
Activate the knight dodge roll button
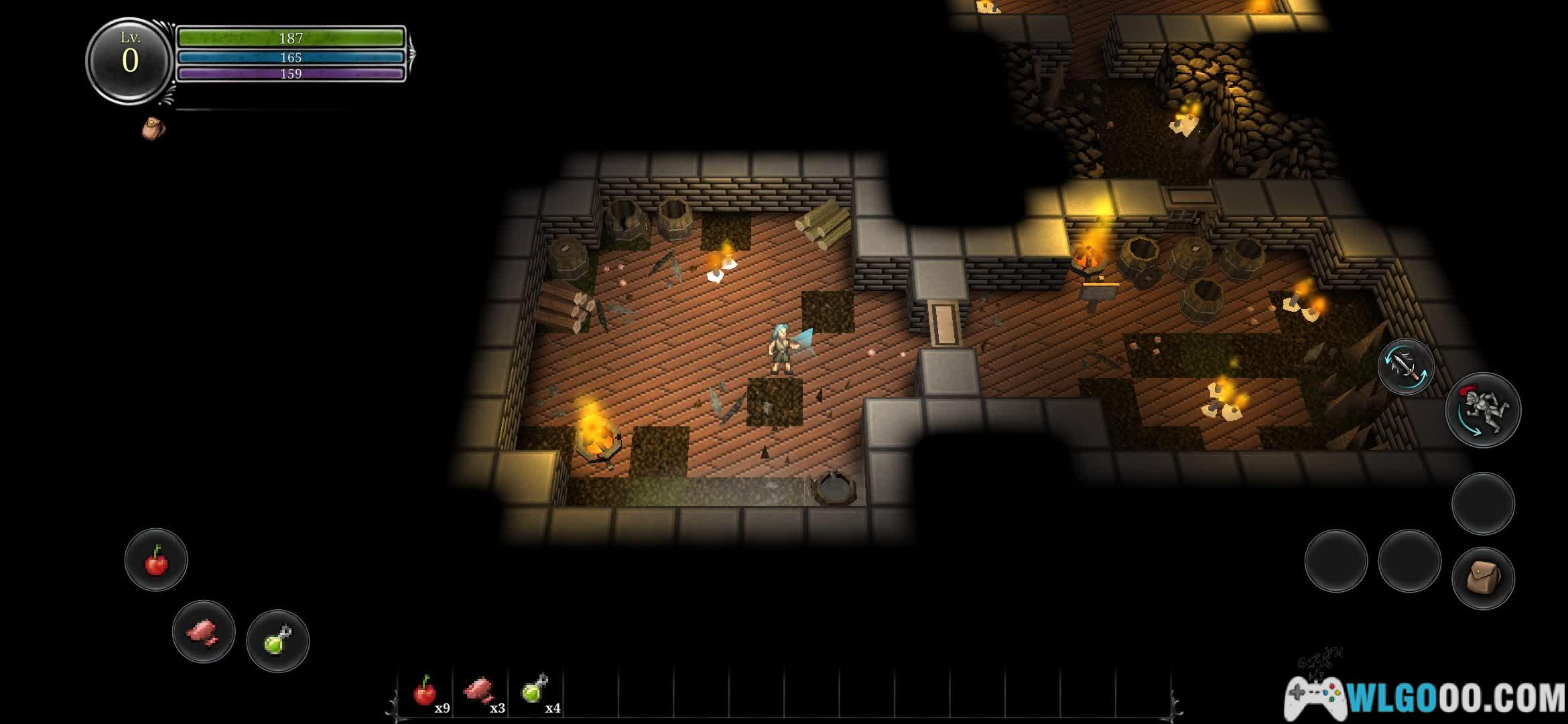tap(1483, 410)
